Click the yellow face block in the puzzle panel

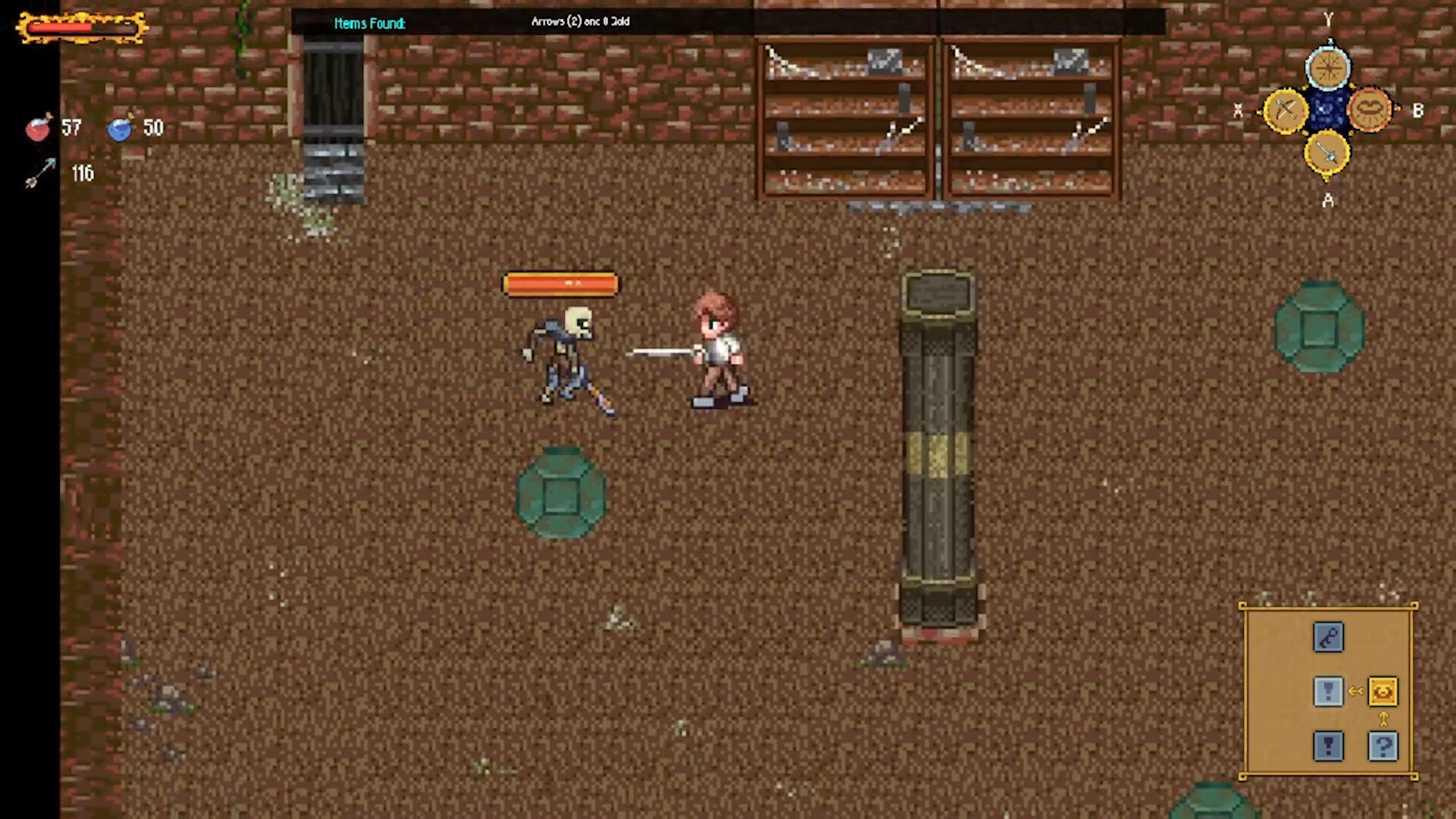(x=1382, y=691)
